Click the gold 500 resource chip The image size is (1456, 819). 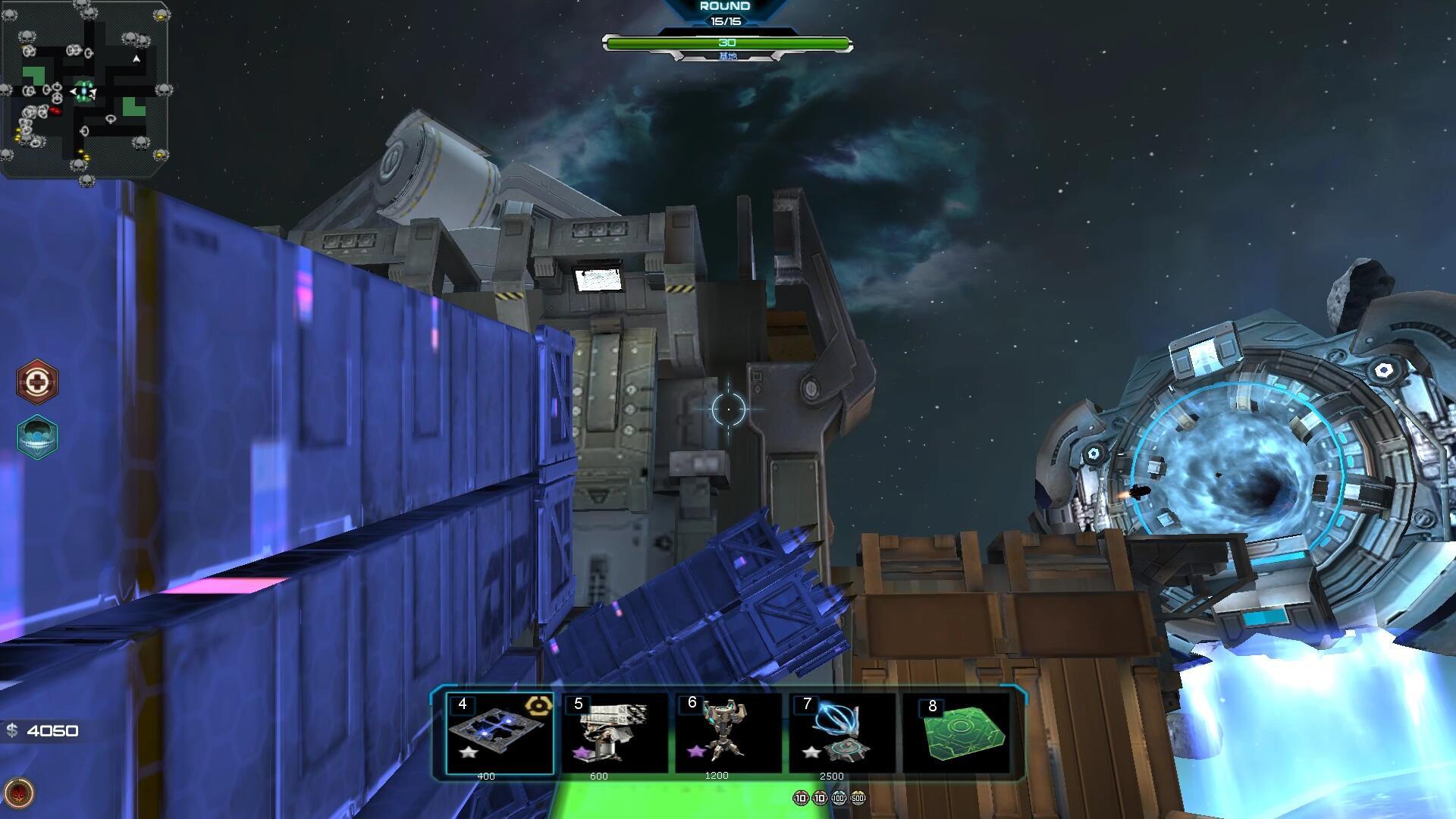point(858,798)
